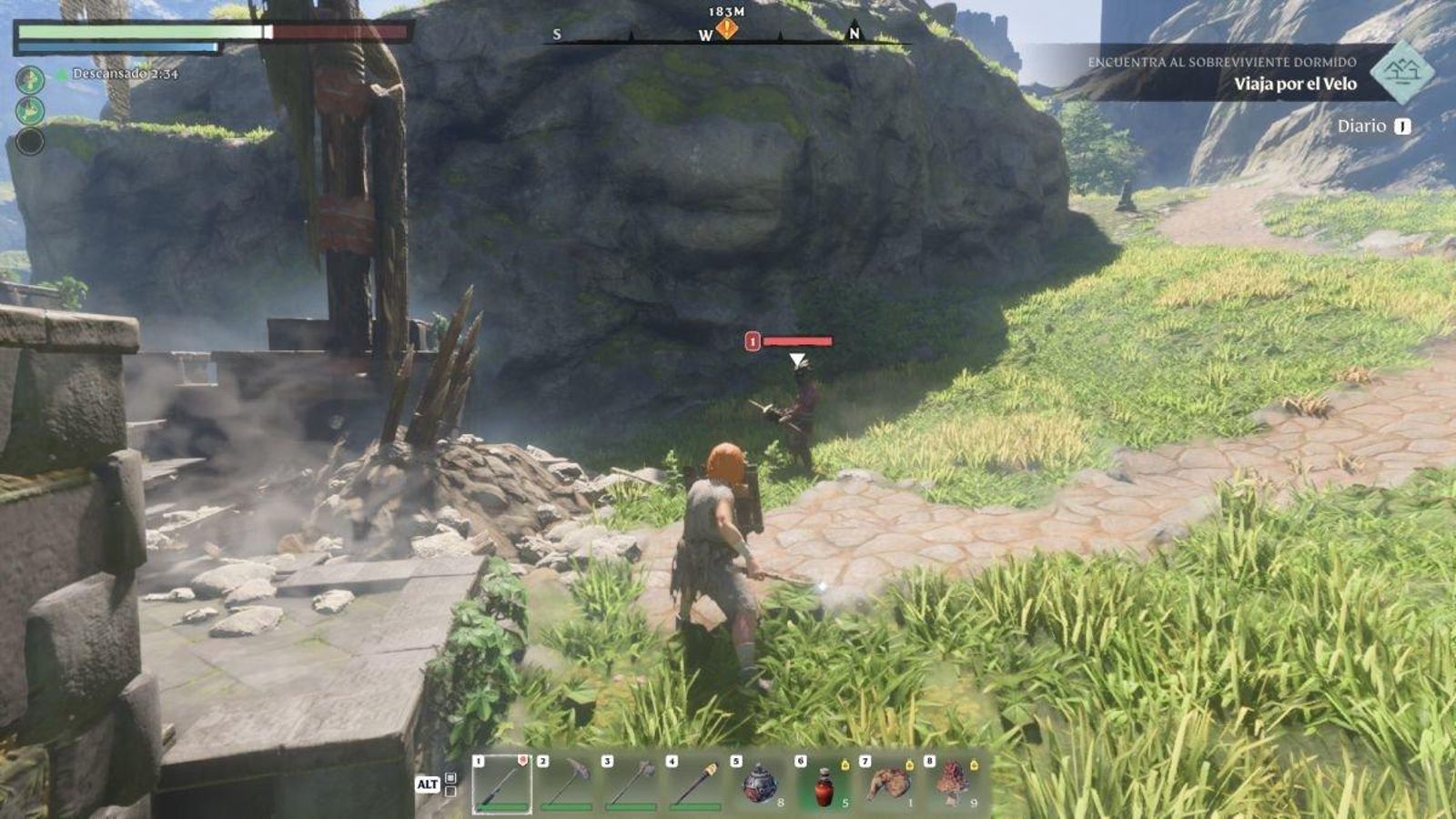Use the red health potion slot
The image size is (1456, 819).
pos(824,783)
